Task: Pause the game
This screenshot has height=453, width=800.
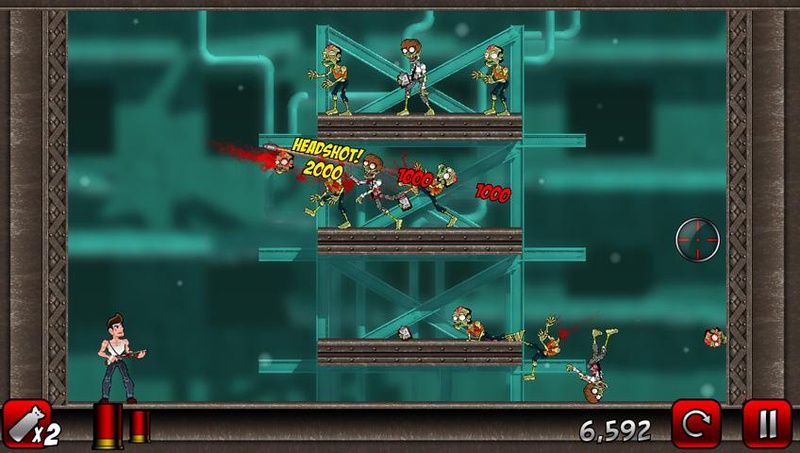Action: pos(767,425)
